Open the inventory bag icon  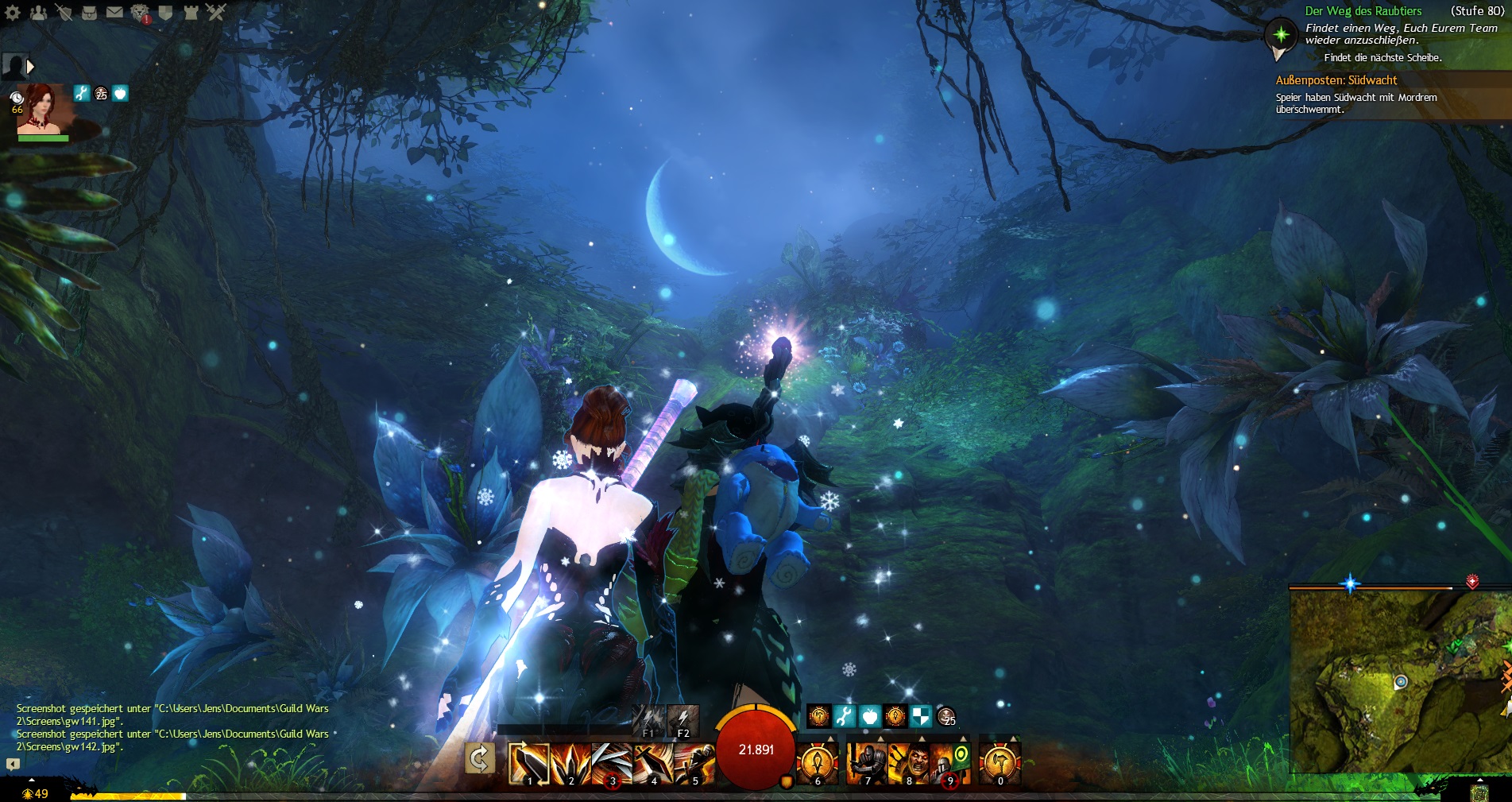pyautogui.click(x=89, y=12)
